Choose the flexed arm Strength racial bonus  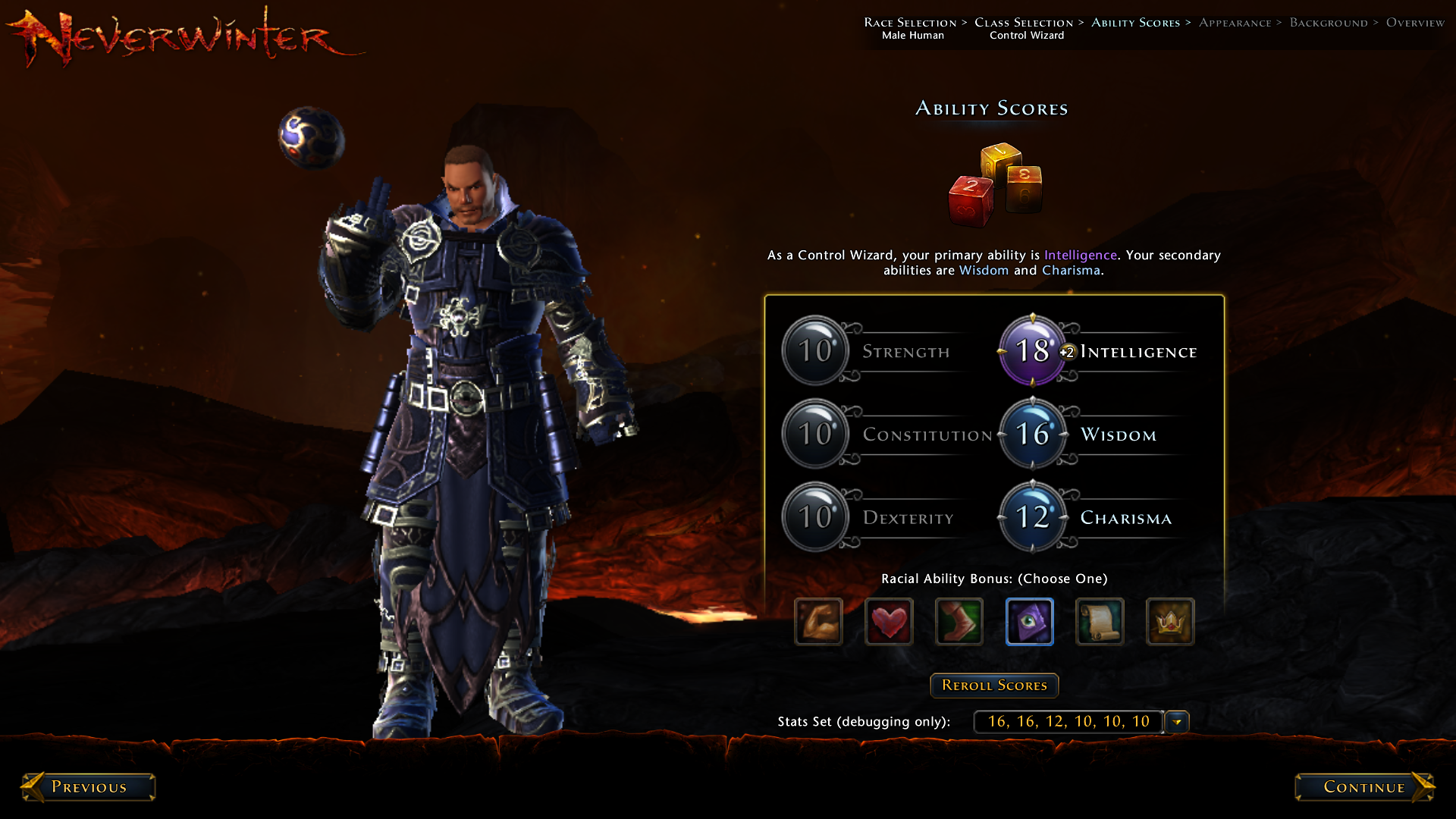click(x=818, y=622)
